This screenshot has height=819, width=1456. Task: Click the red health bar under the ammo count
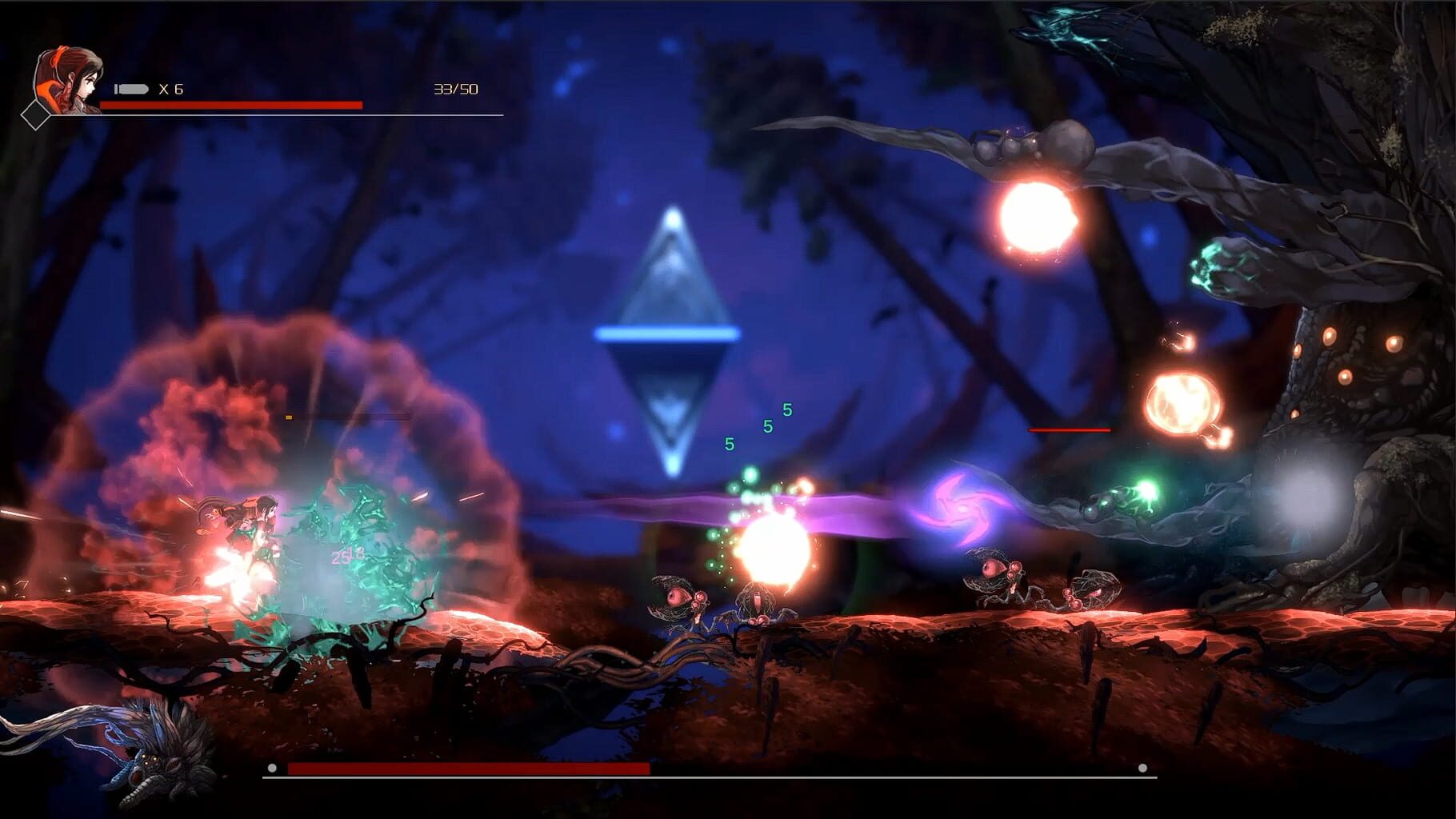232,104
